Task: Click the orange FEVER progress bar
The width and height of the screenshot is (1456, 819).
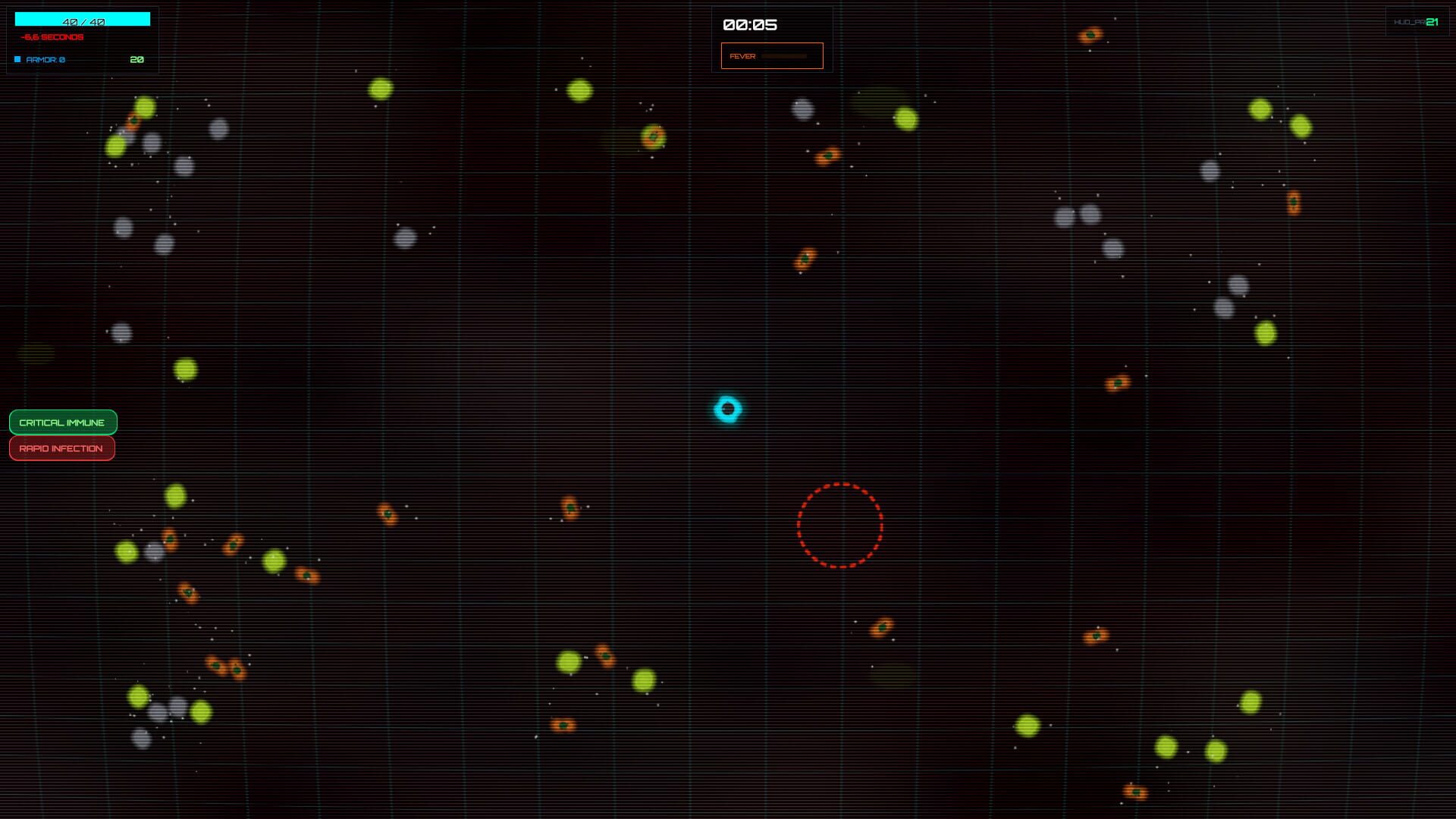Action: click(785, 55)
